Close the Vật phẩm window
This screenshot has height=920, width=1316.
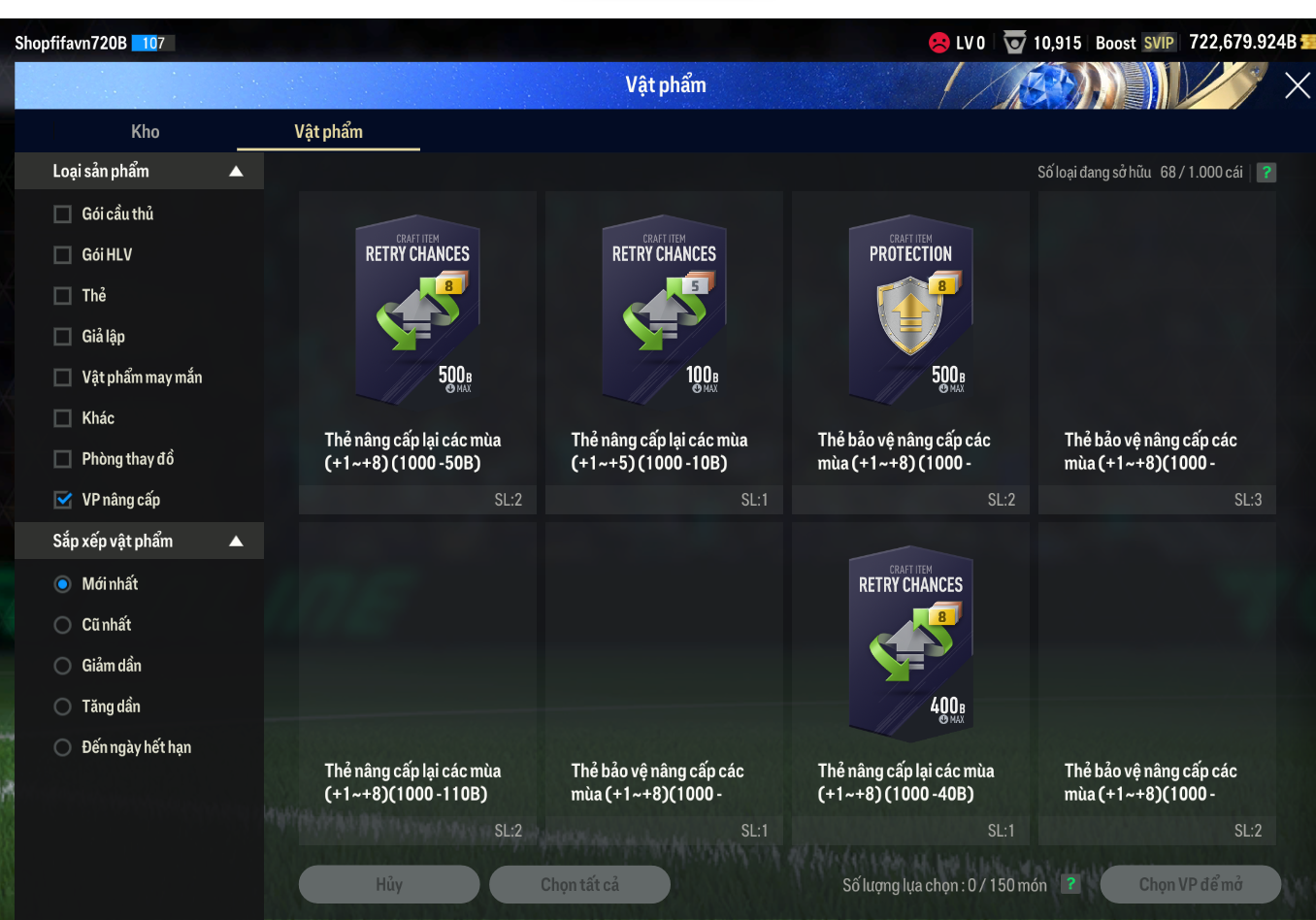click(x=1297, y=86)
